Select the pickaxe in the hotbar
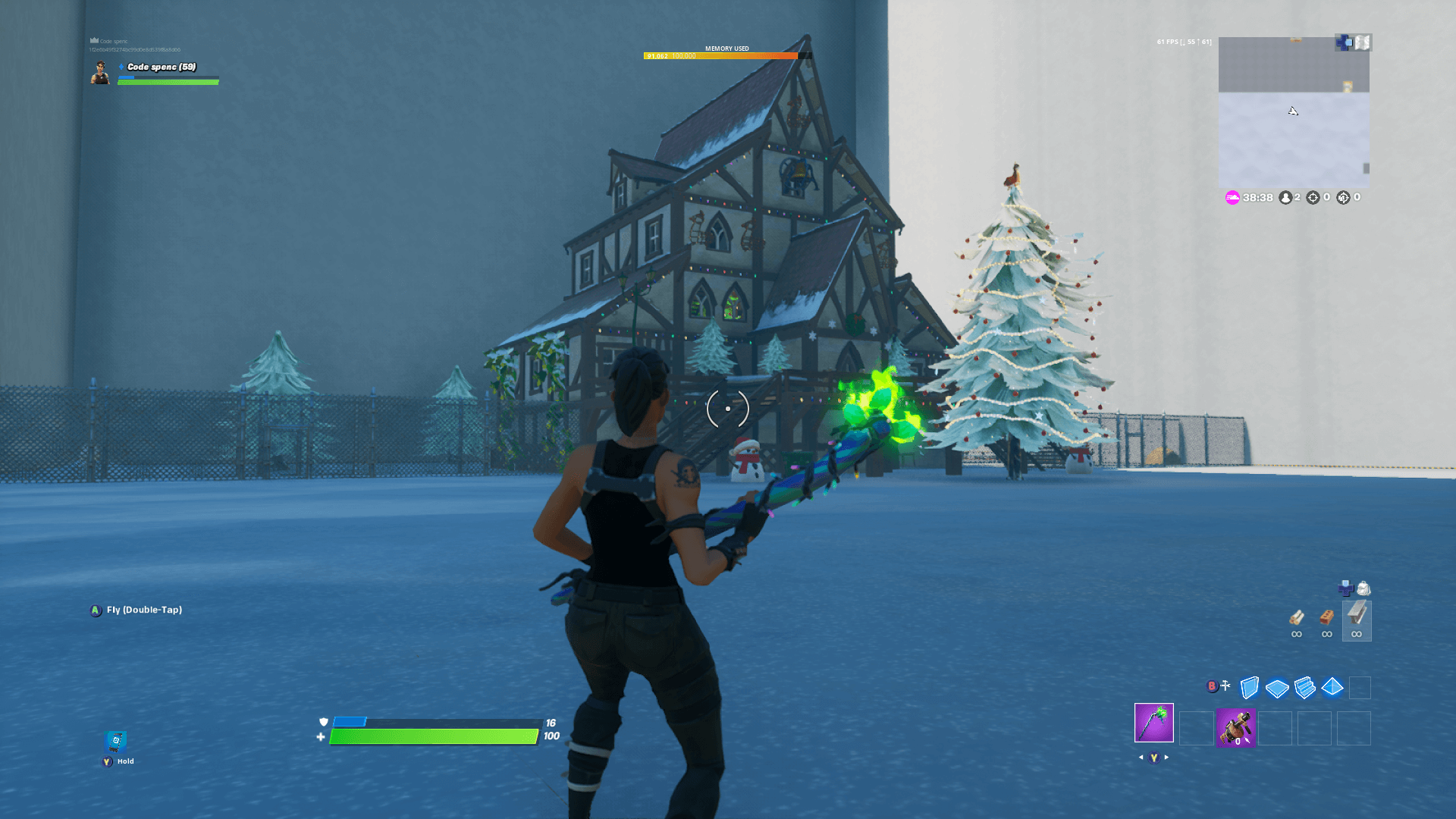Viewport: 1456px width, 819px height. click(1153, 724)
